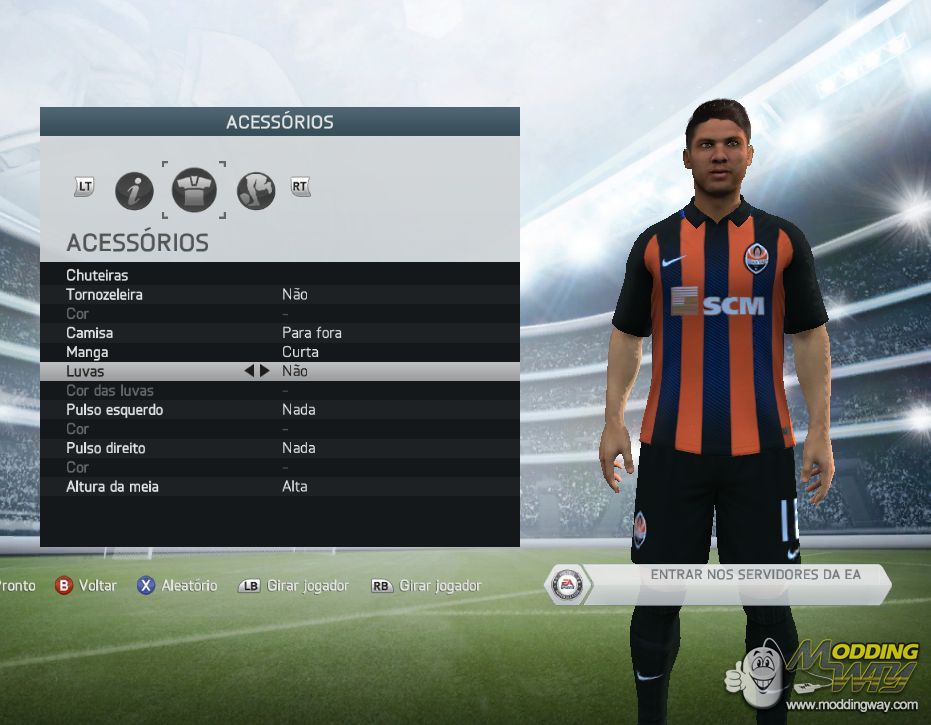Randomize with the Aleatório button
Screen dimensions: 931x725
[x=177, y=586]
